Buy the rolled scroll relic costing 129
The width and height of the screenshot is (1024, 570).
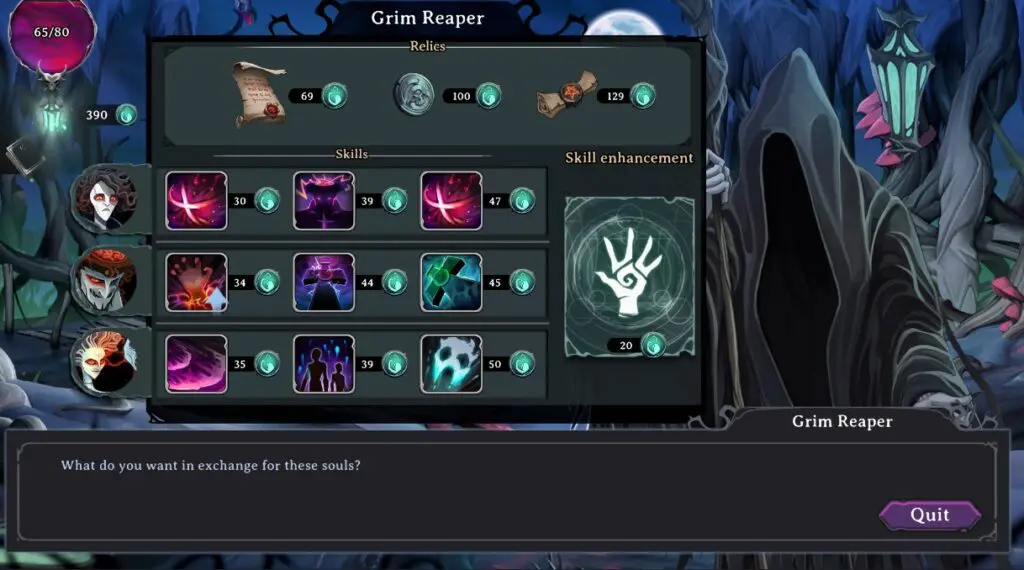click(567, 96)
